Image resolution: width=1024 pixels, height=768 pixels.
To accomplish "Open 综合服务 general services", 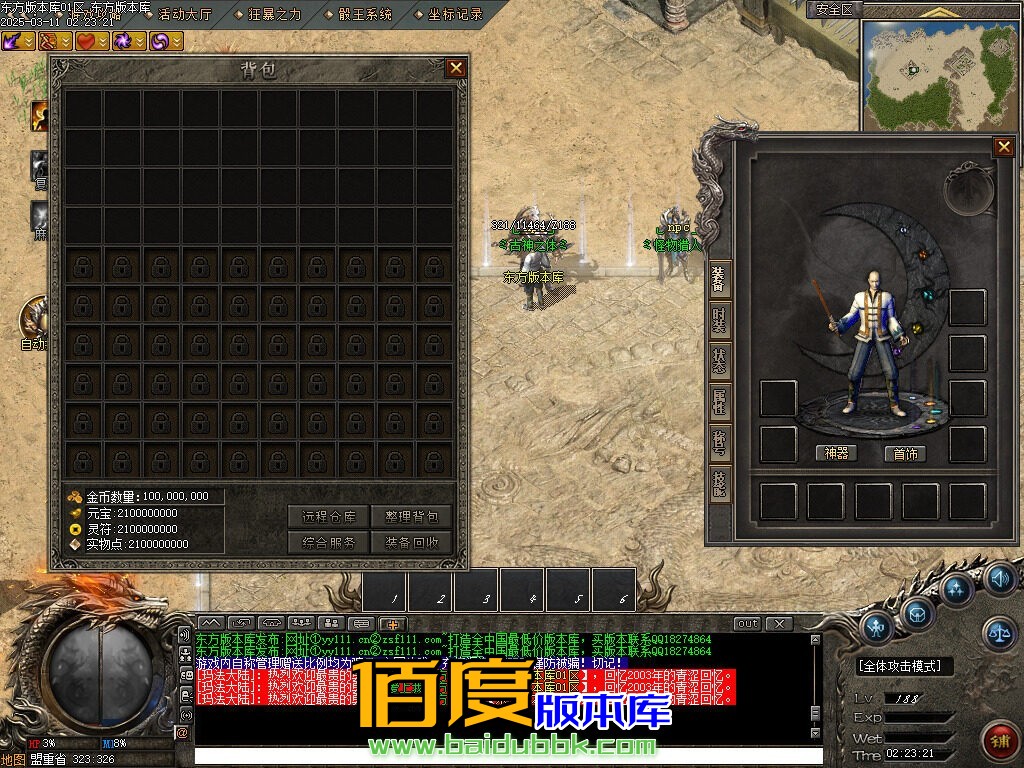I will (x=329, y=542).
